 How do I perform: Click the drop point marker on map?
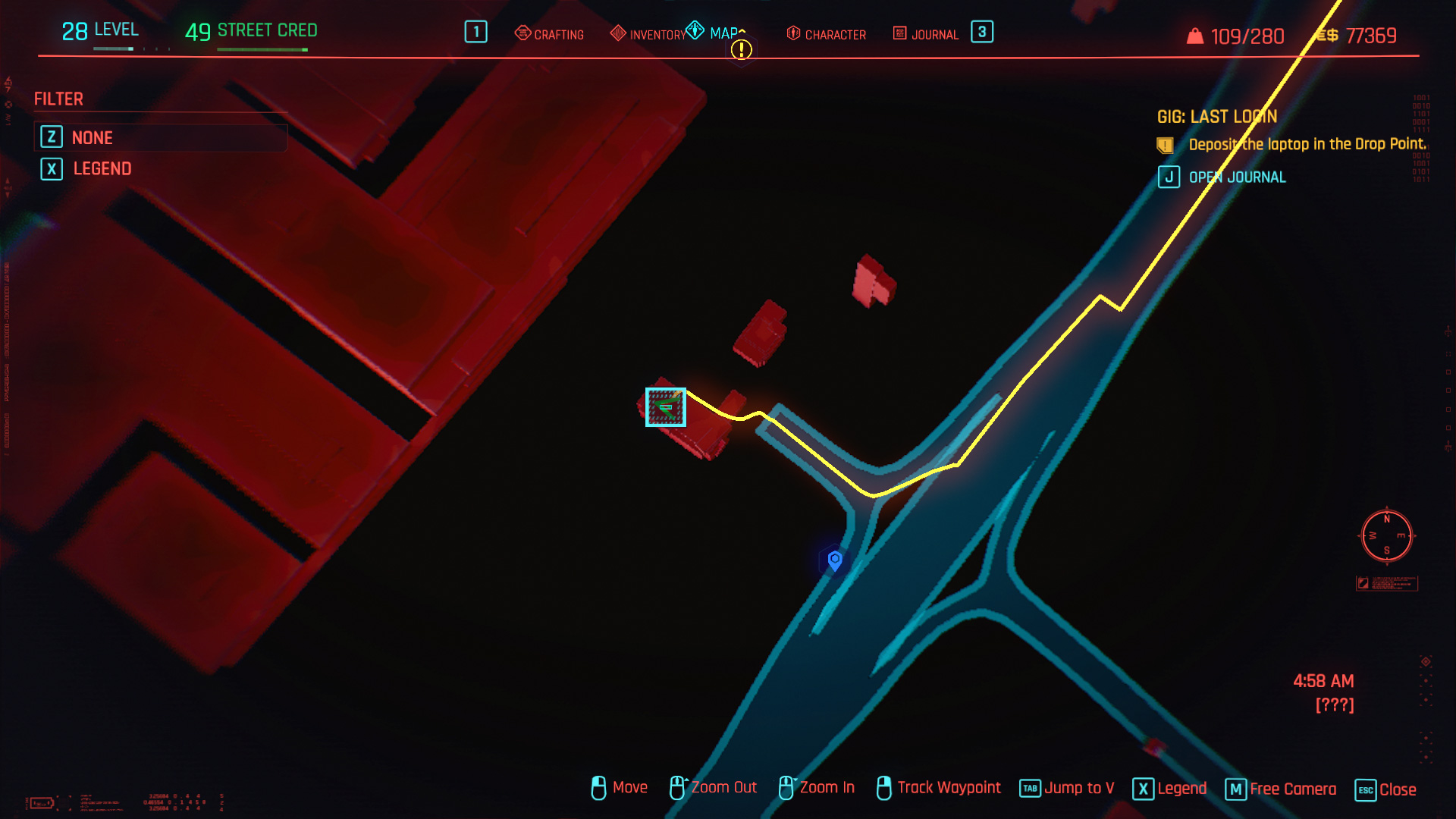[x=666, y=407]
